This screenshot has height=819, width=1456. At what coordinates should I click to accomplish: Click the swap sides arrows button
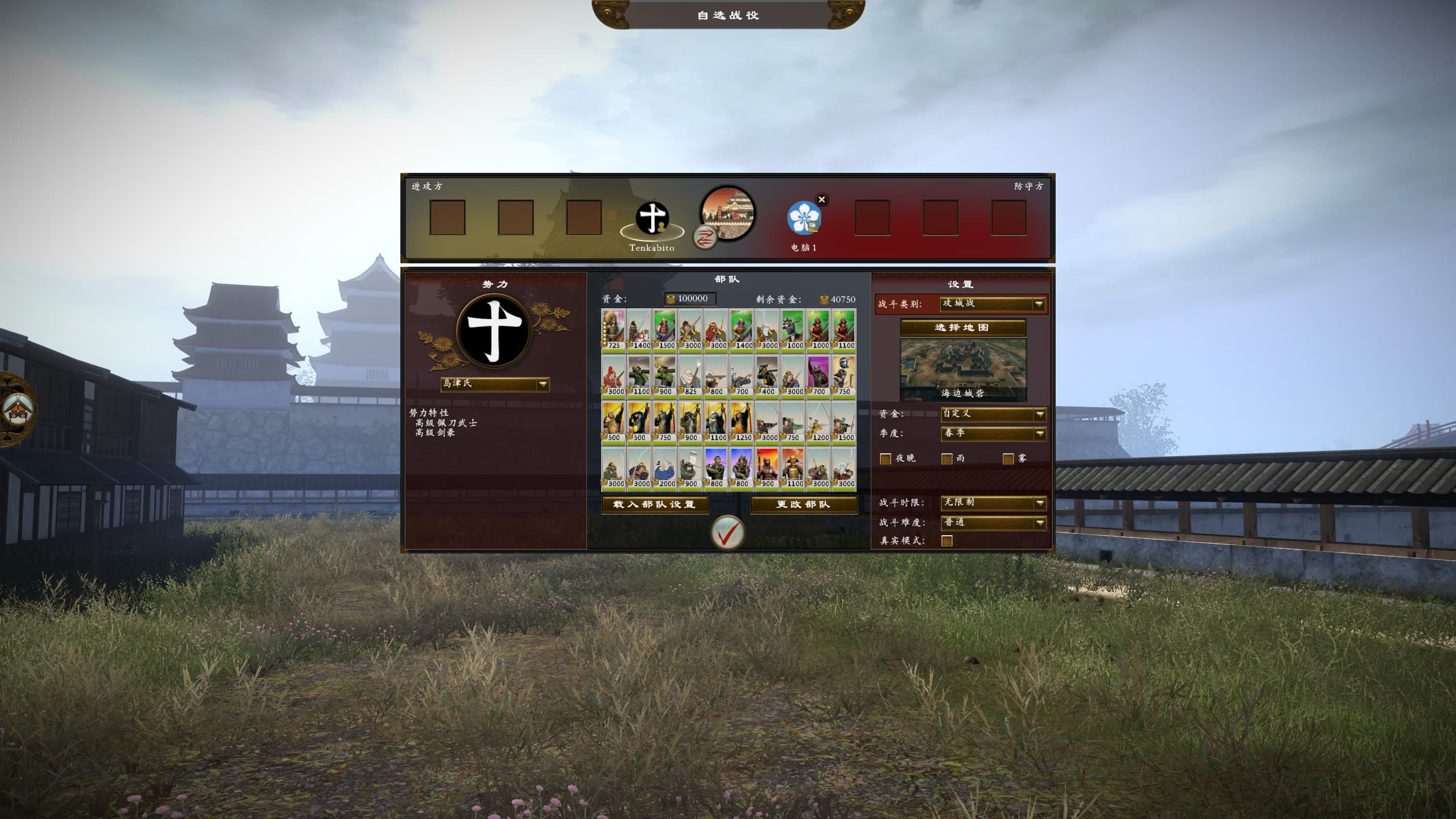705,237
